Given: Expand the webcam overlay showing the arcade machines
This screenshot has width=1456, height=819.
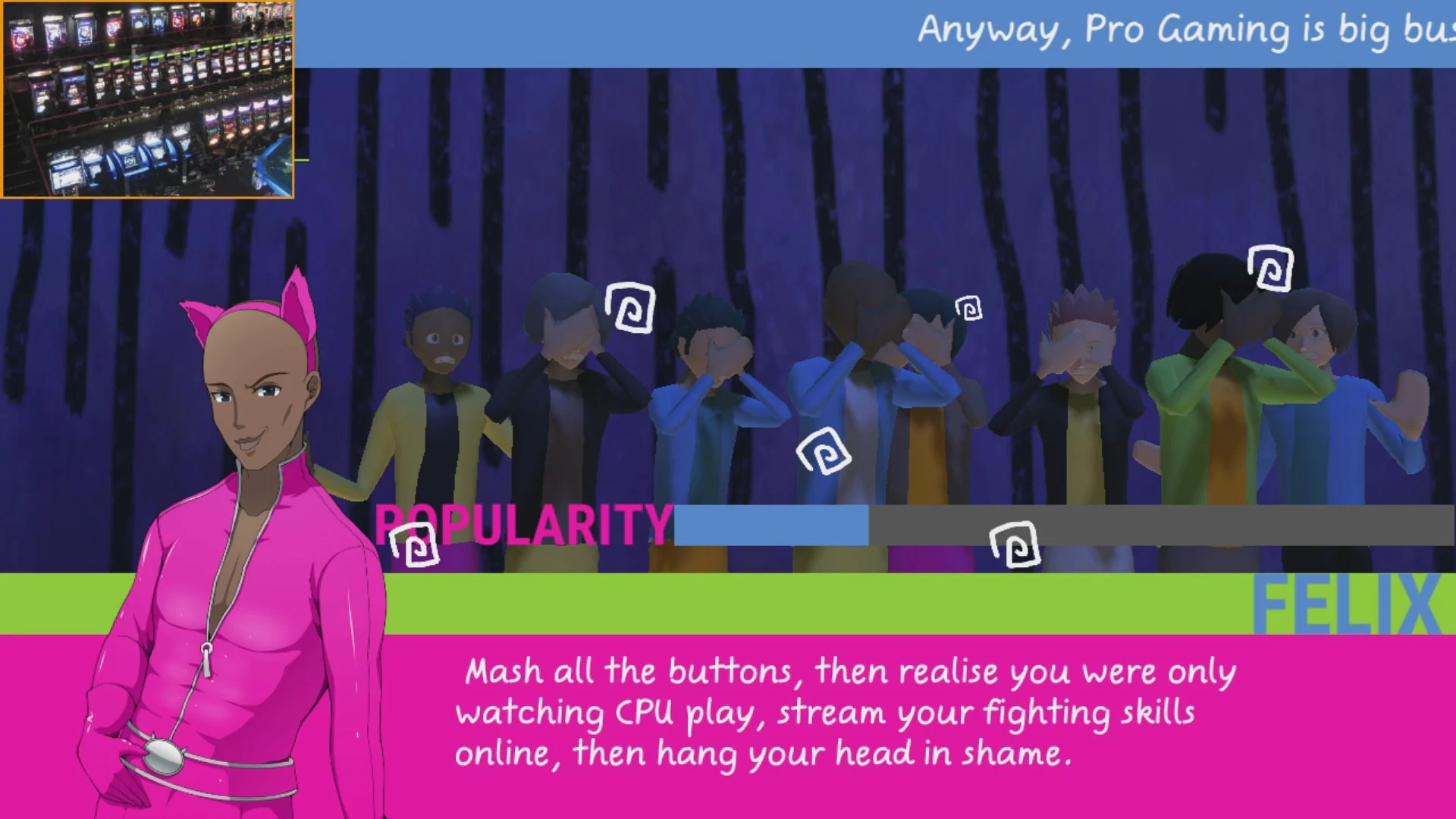Looking at the screenshot, I should tap(148, 99).
